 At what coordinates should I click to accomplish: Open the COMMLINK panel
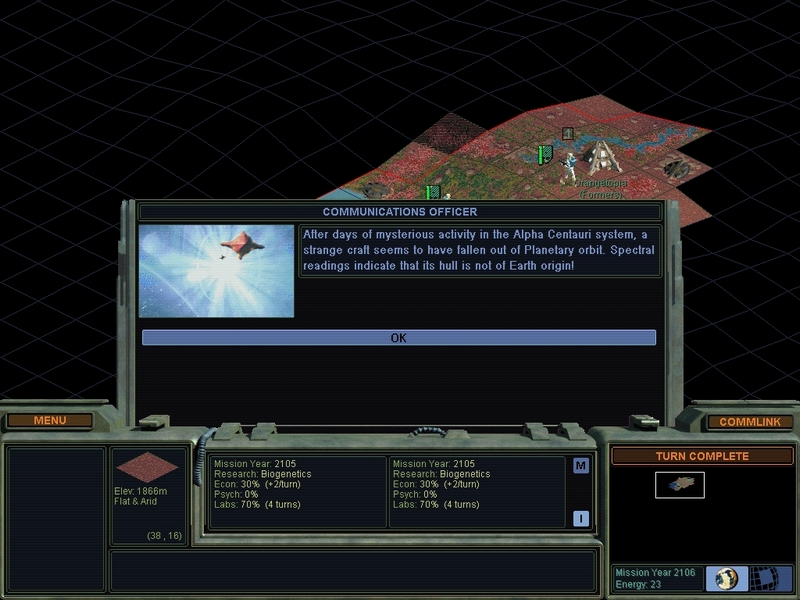tap(750, 422)
